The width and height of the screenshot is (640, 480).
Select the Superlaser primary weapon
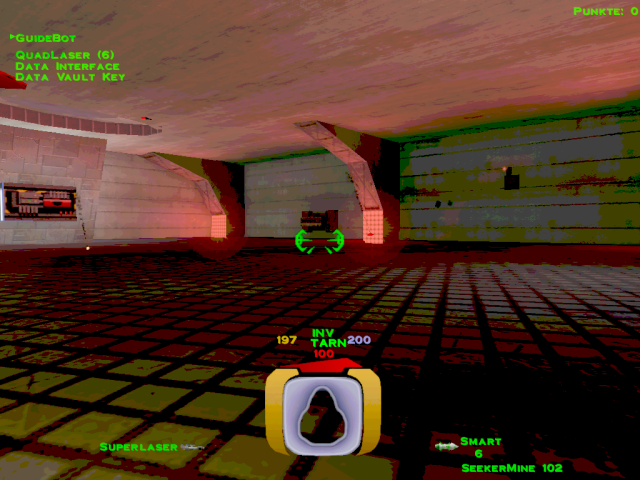point(139,446)
